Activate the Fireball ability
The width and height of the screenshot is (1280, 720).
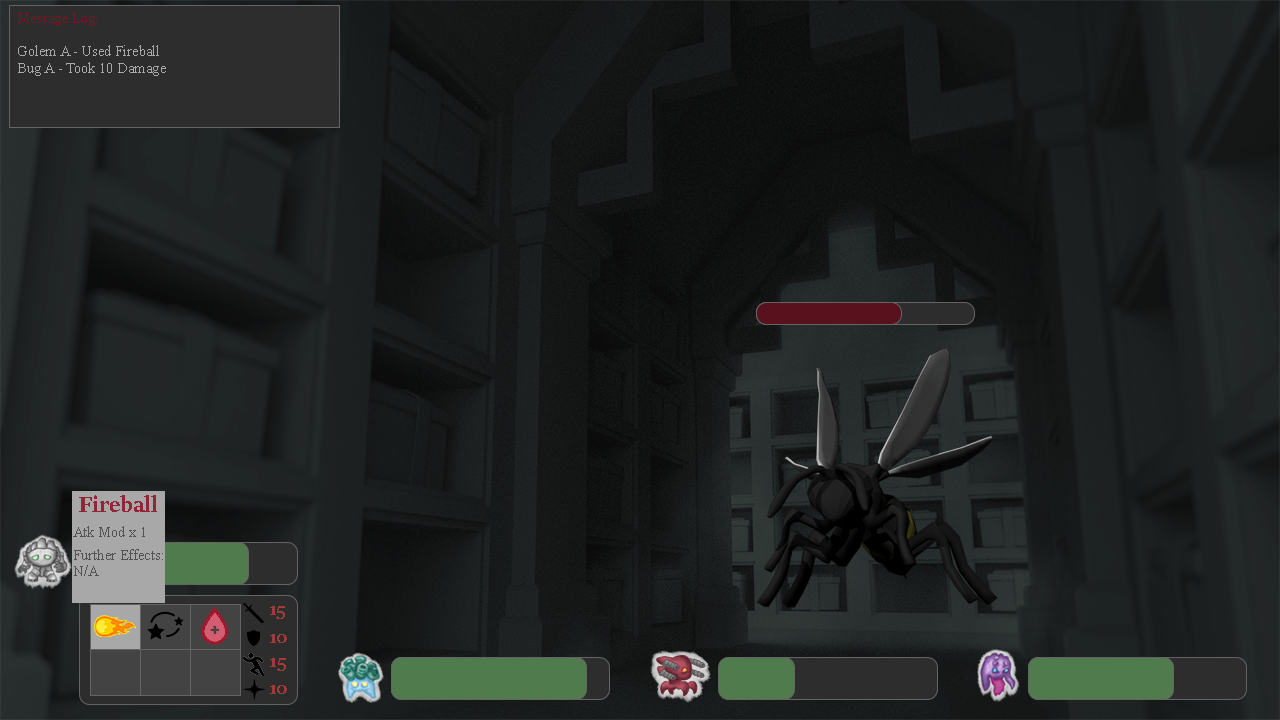(115, 627)
